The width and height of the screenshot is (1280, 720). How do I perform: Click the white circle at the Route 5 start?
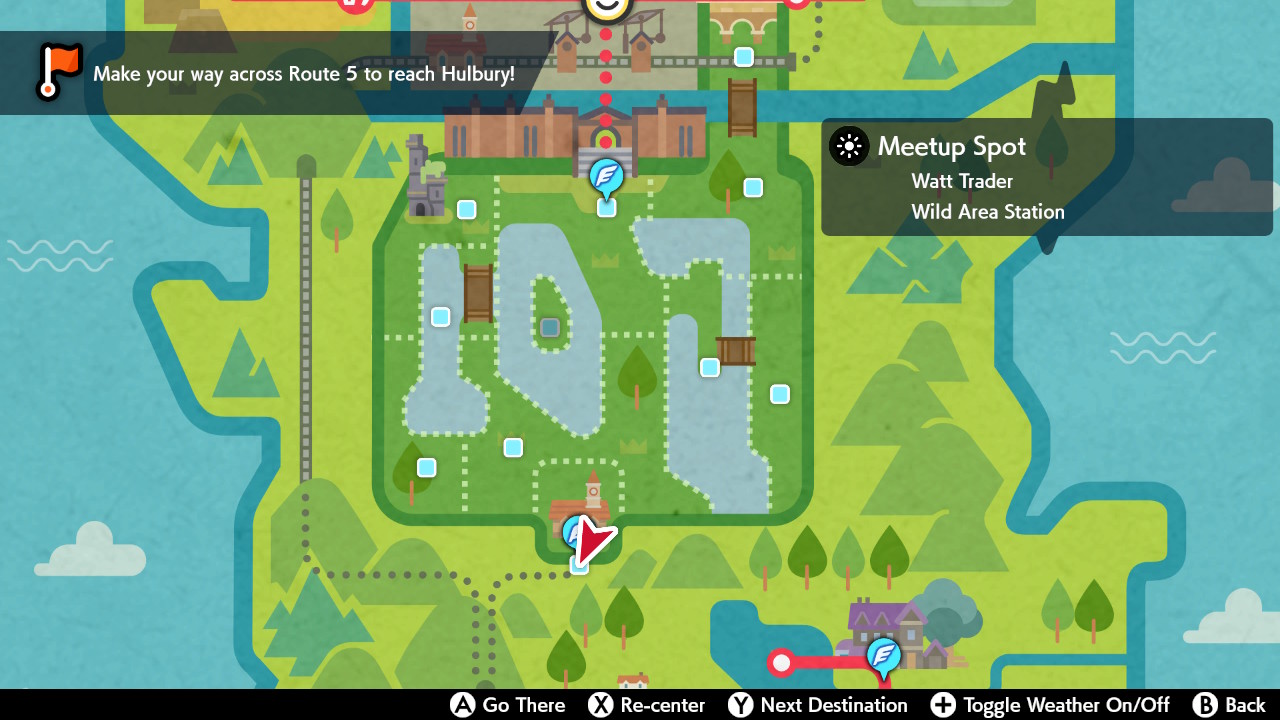point(781,662)
